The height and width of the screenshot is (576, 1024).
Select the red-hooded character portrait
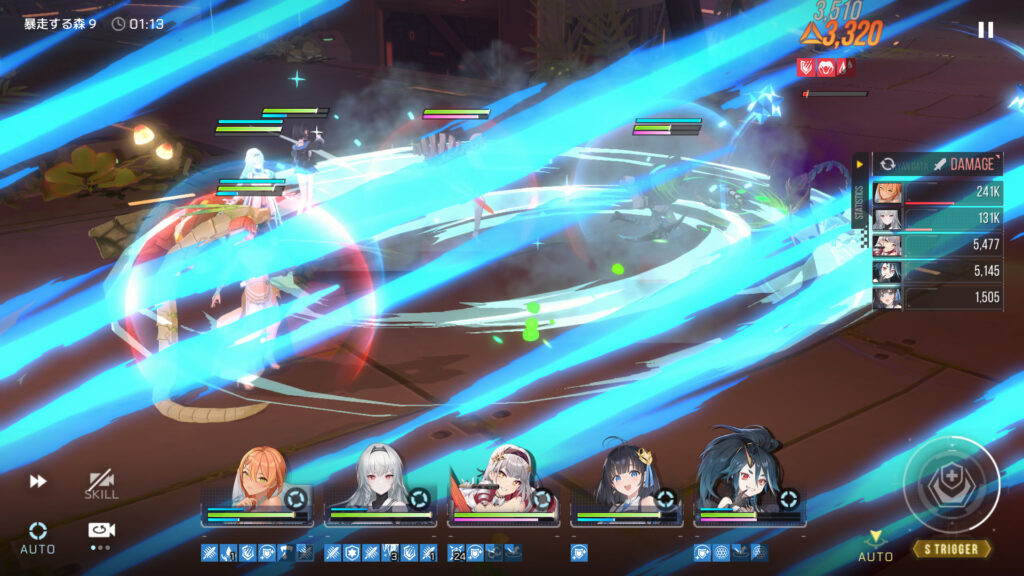click(505, 482)
